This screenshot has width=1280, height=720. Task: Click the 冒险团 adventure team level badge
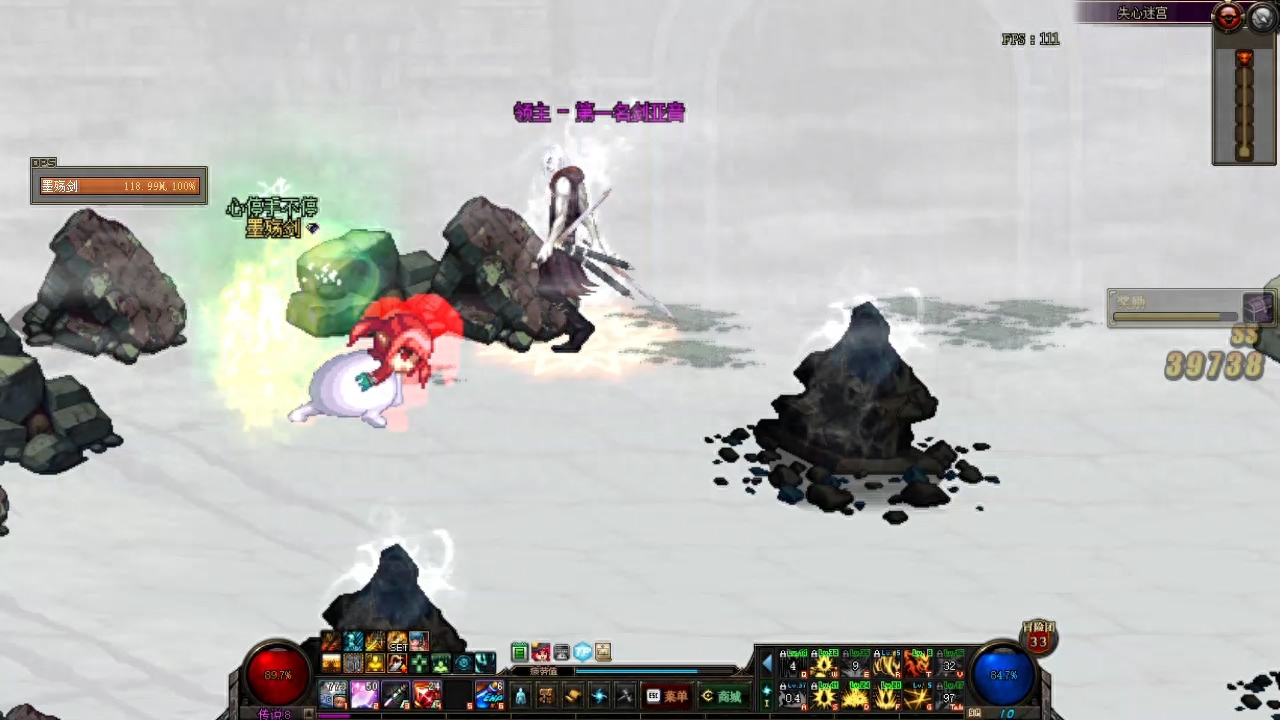[1038, 638]
